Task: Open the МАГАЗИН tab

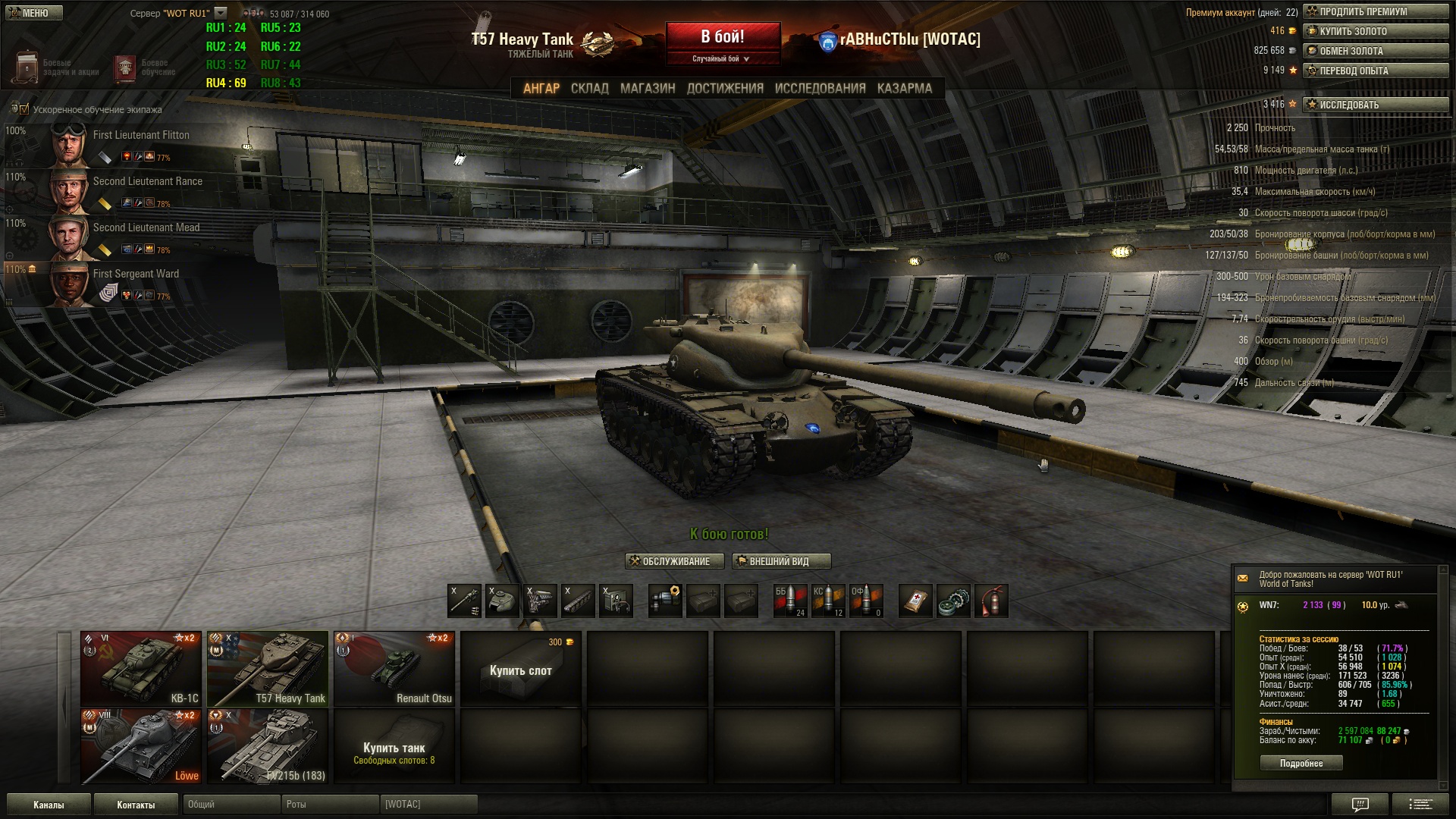Action: coord(648,89)
